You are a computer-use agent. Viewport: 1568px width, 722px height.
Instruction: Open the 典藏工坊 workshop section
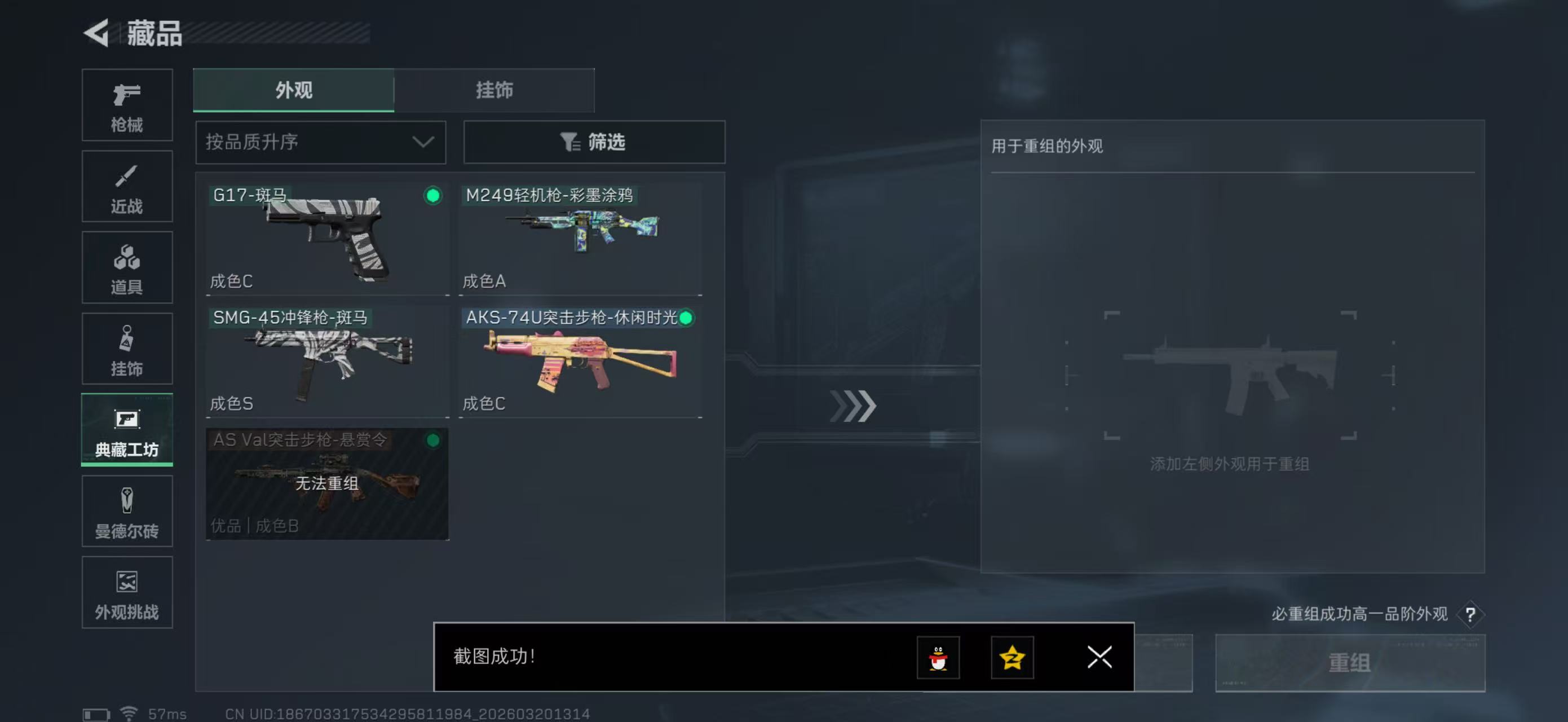click(x=127, y=430)
